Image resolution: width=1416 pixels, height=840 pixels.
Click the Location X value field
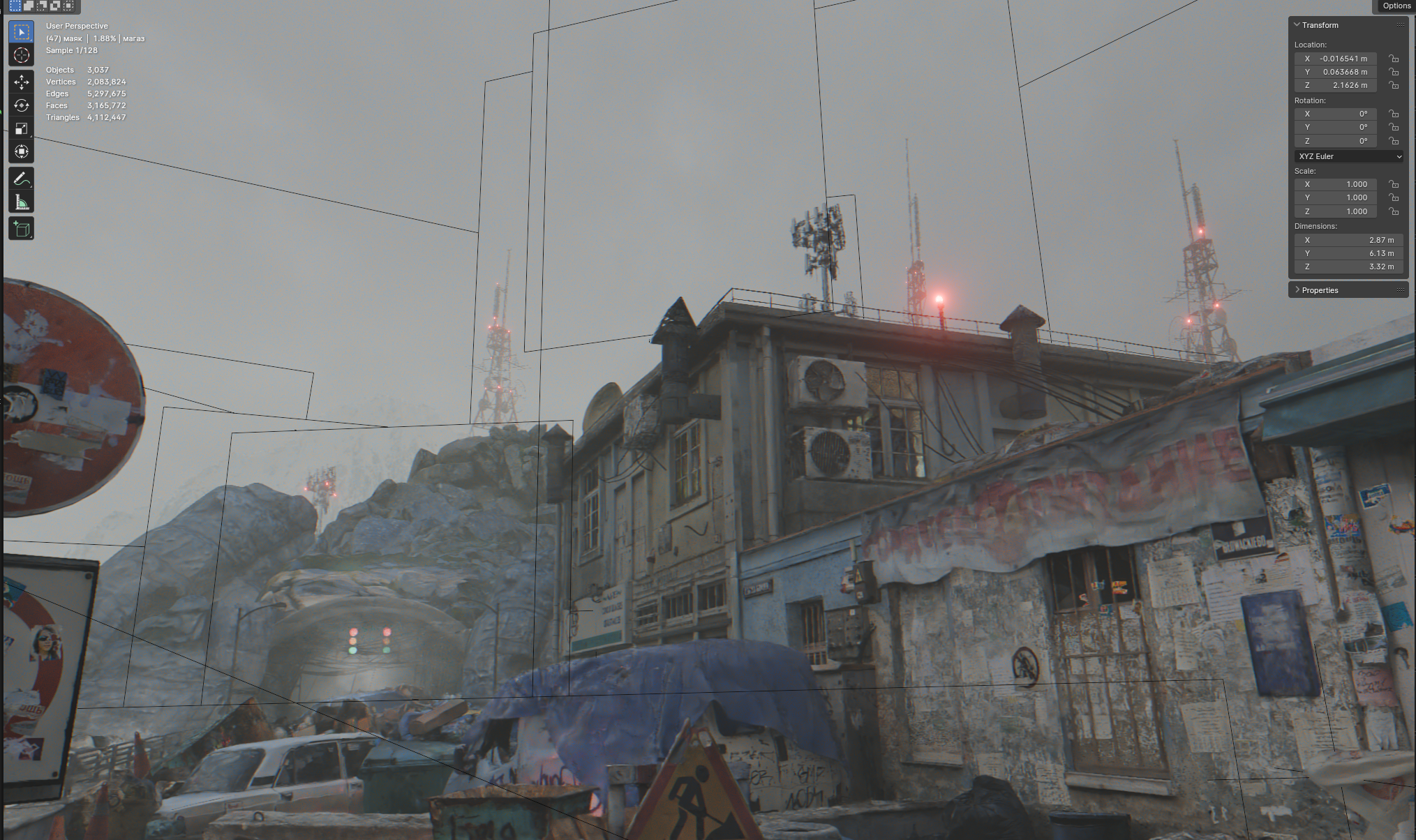click(1339, 59)
